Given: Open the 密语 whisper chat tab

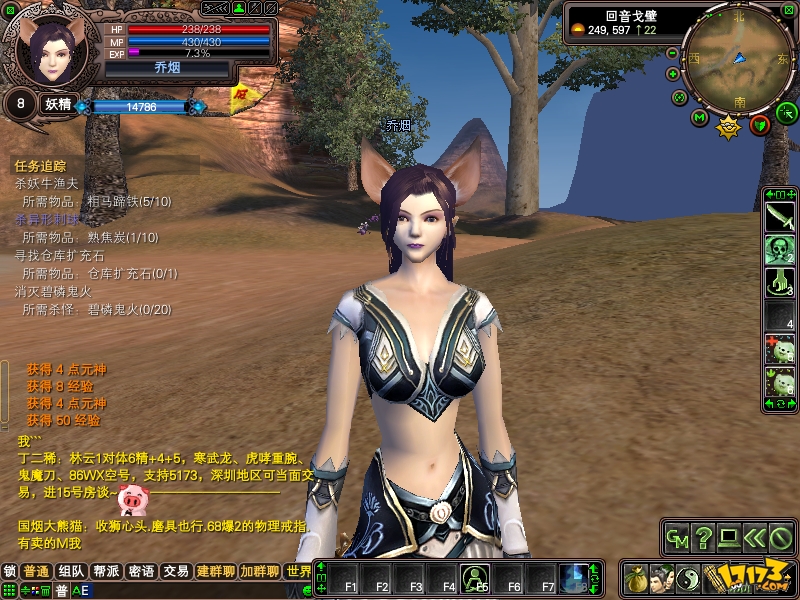Looking at the screenshot, I should pos(141,572).
